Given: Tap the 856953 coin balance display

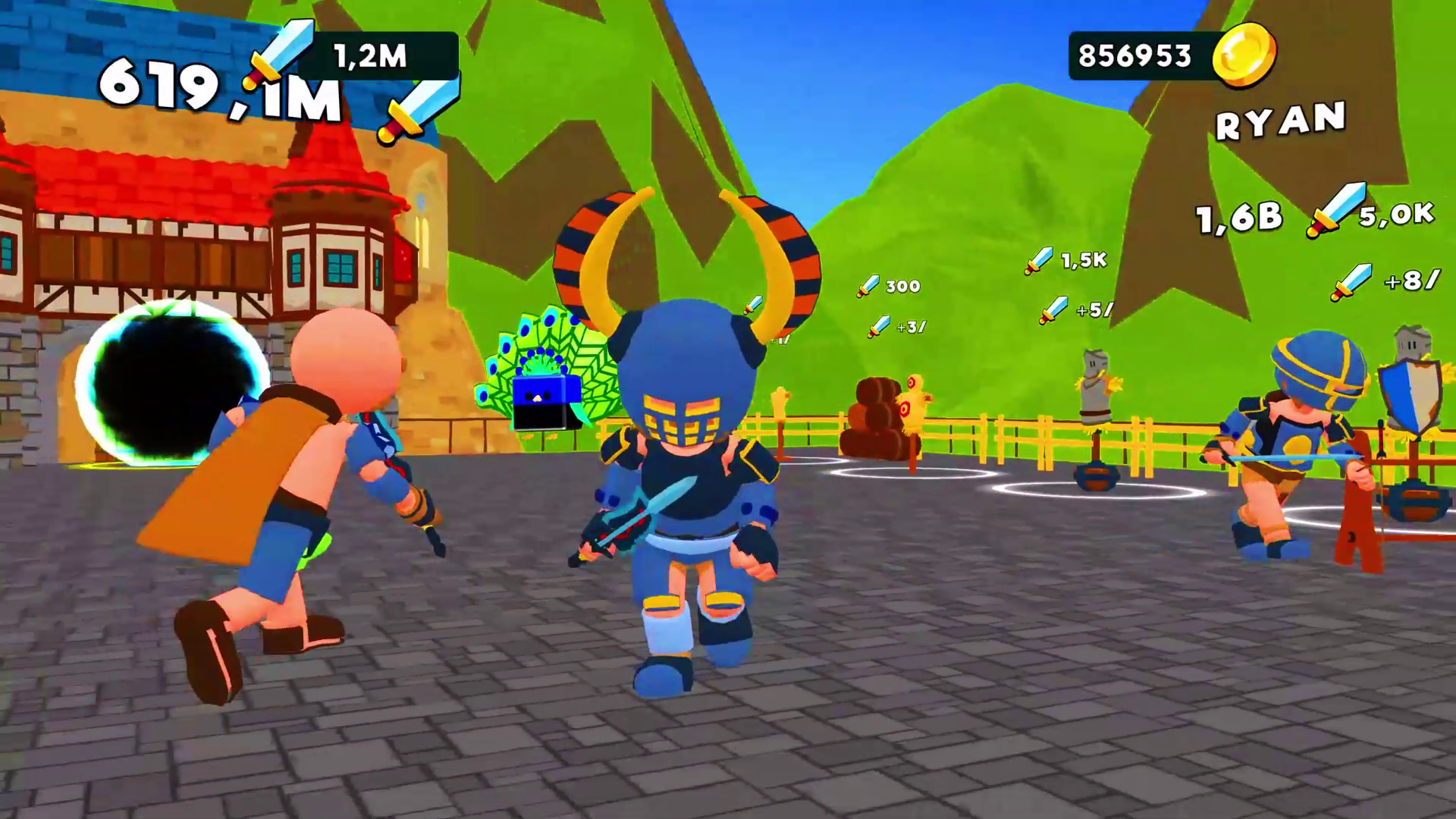Looking at the screenshot, I should point(1137,53).
